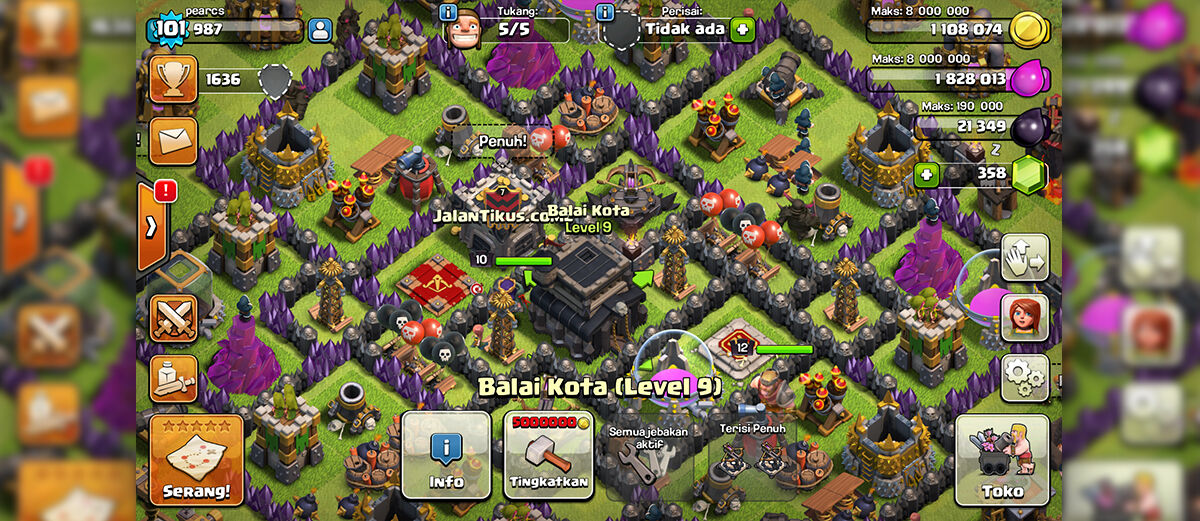Add a shield with the green plus

pyautogui.click(x=742, y=29)
